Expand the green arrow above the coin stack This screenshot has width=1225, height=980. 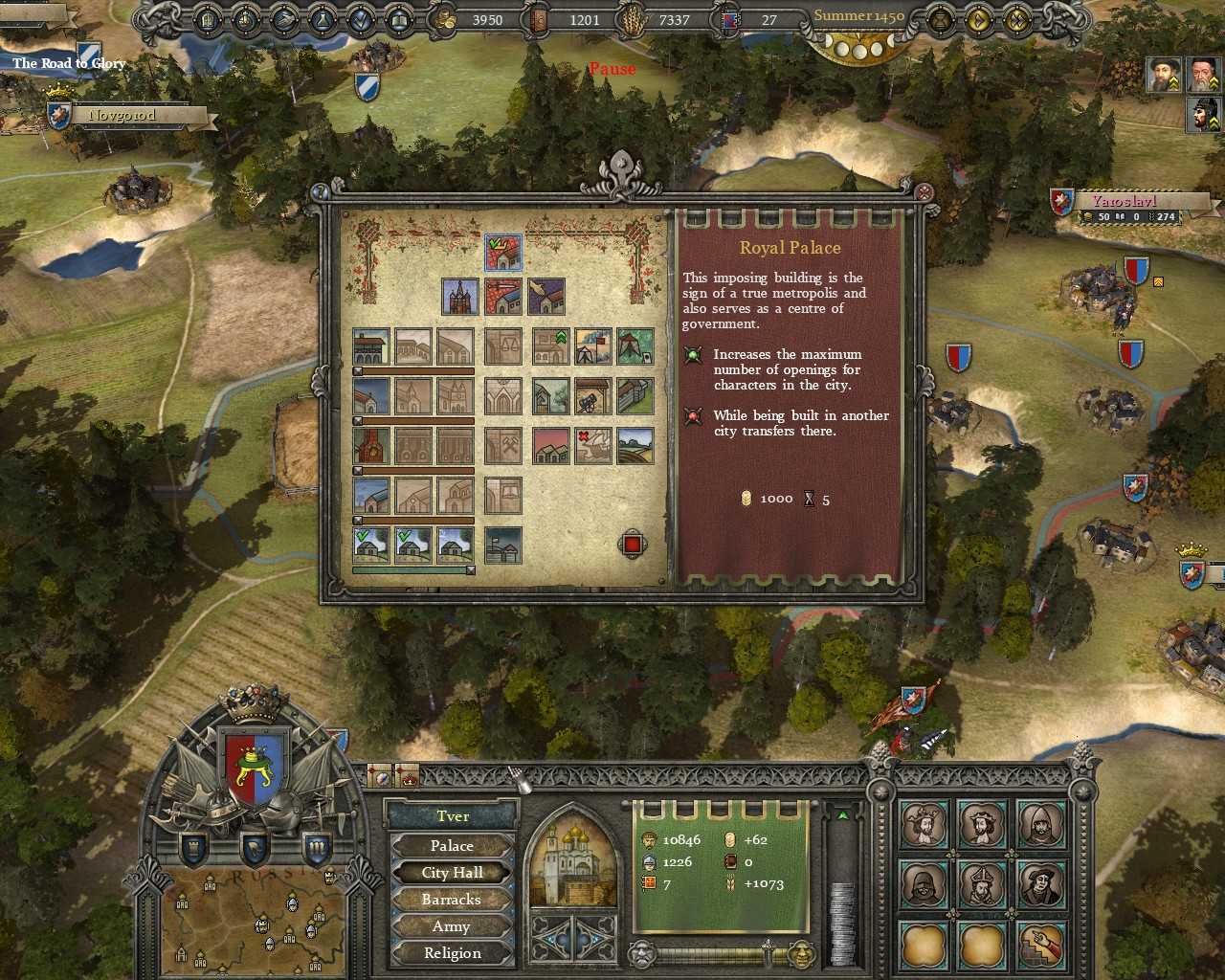(842, 815)
